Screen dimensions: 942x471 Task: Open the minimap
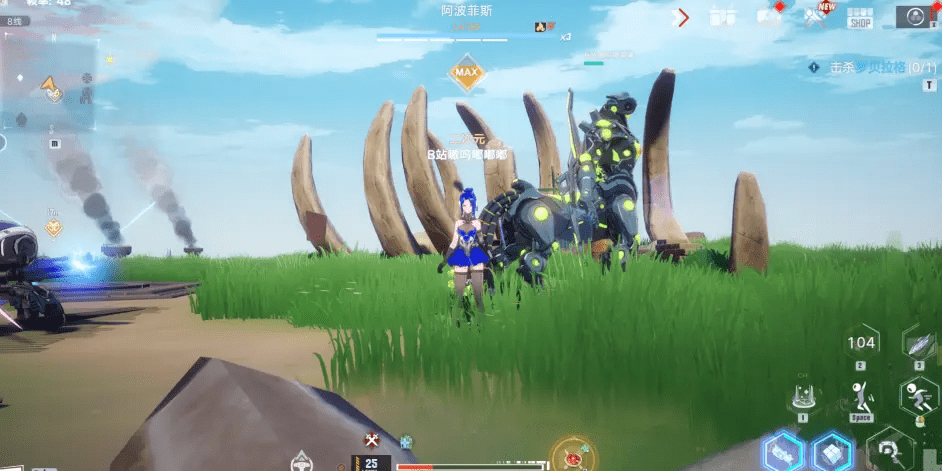[50, 85]
